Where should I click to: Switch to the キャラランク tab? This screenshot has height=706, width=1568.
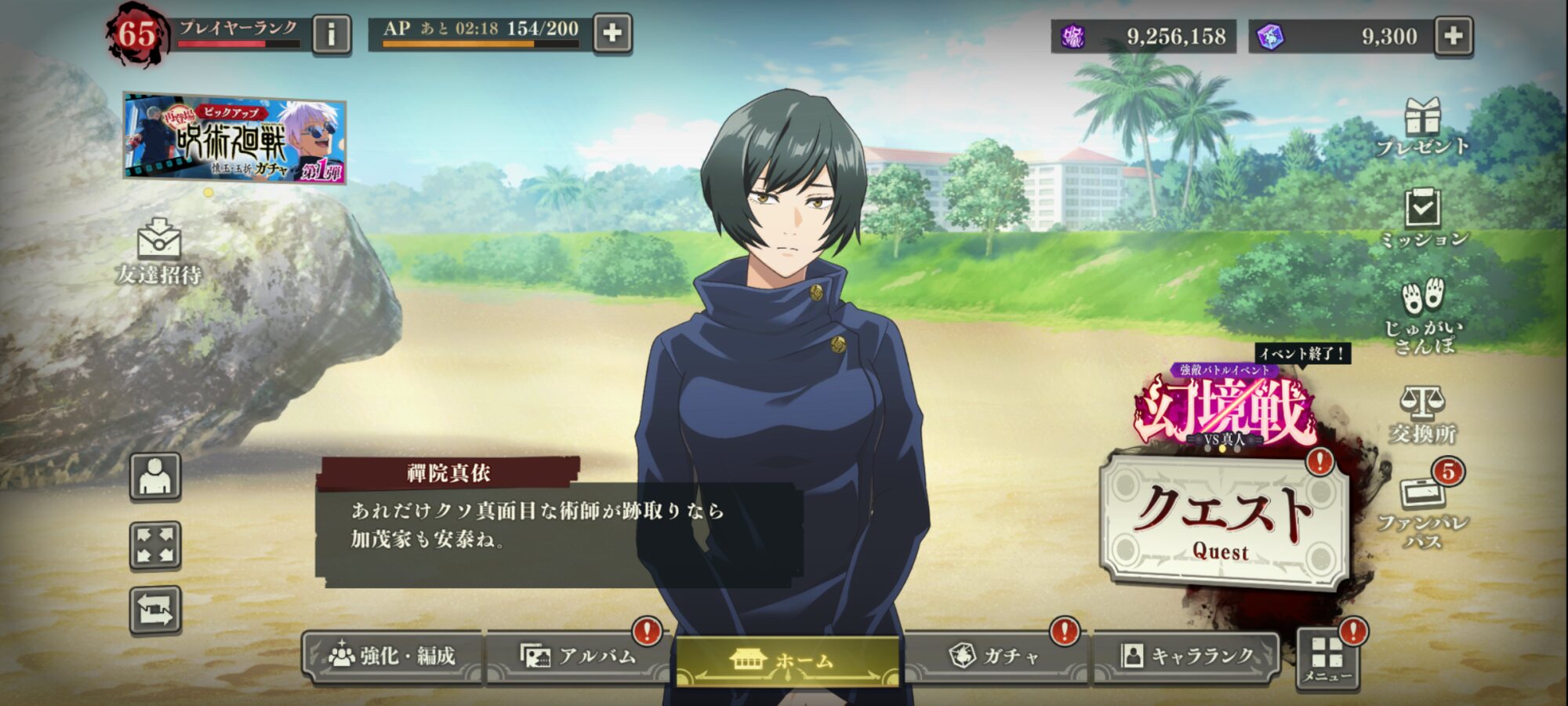(x=1187, y=656)
